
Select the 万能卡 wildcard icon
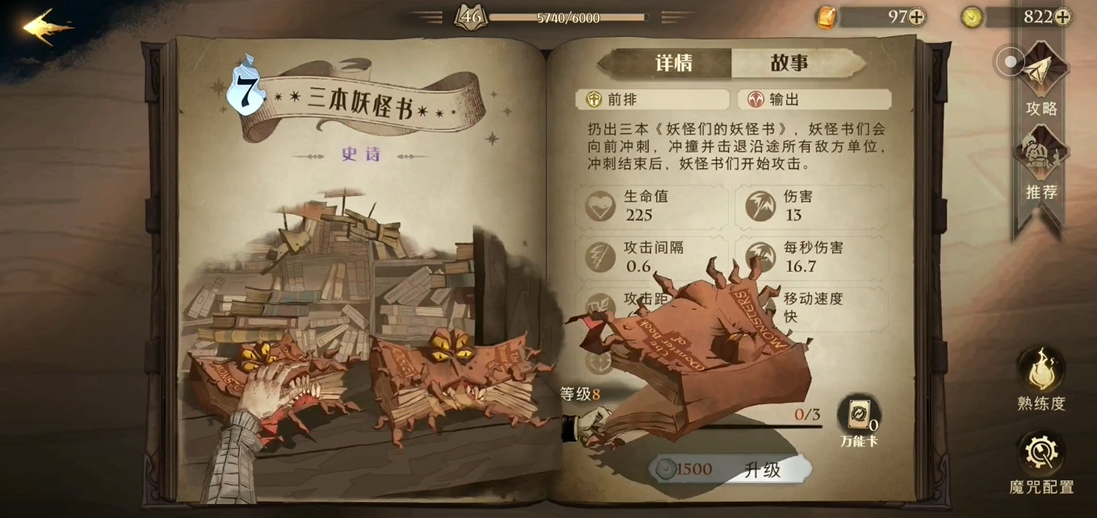pyautogui.click(x=858, y=417)
